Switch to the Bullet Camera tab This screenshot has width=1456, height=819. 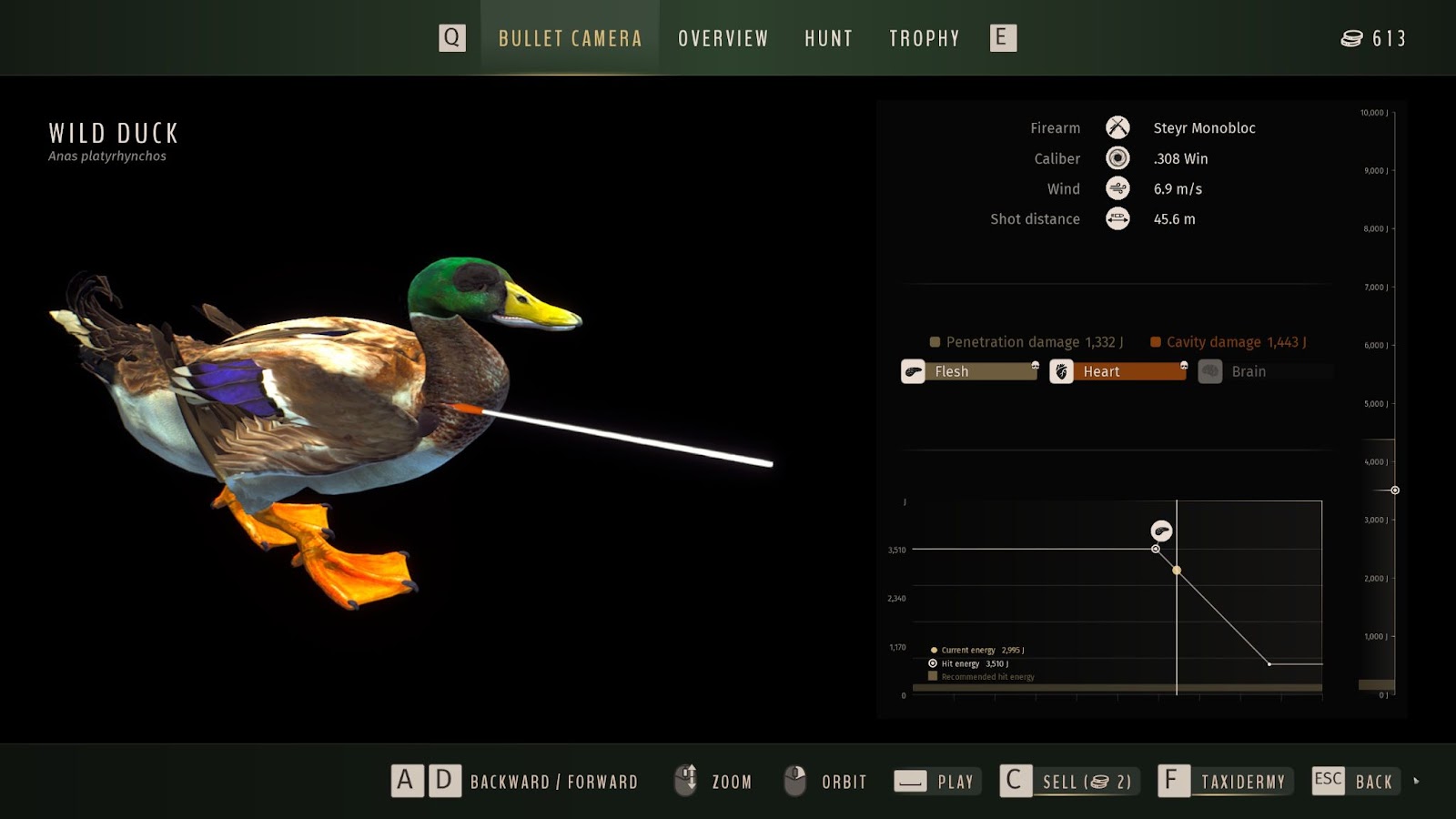click(570, 38)
